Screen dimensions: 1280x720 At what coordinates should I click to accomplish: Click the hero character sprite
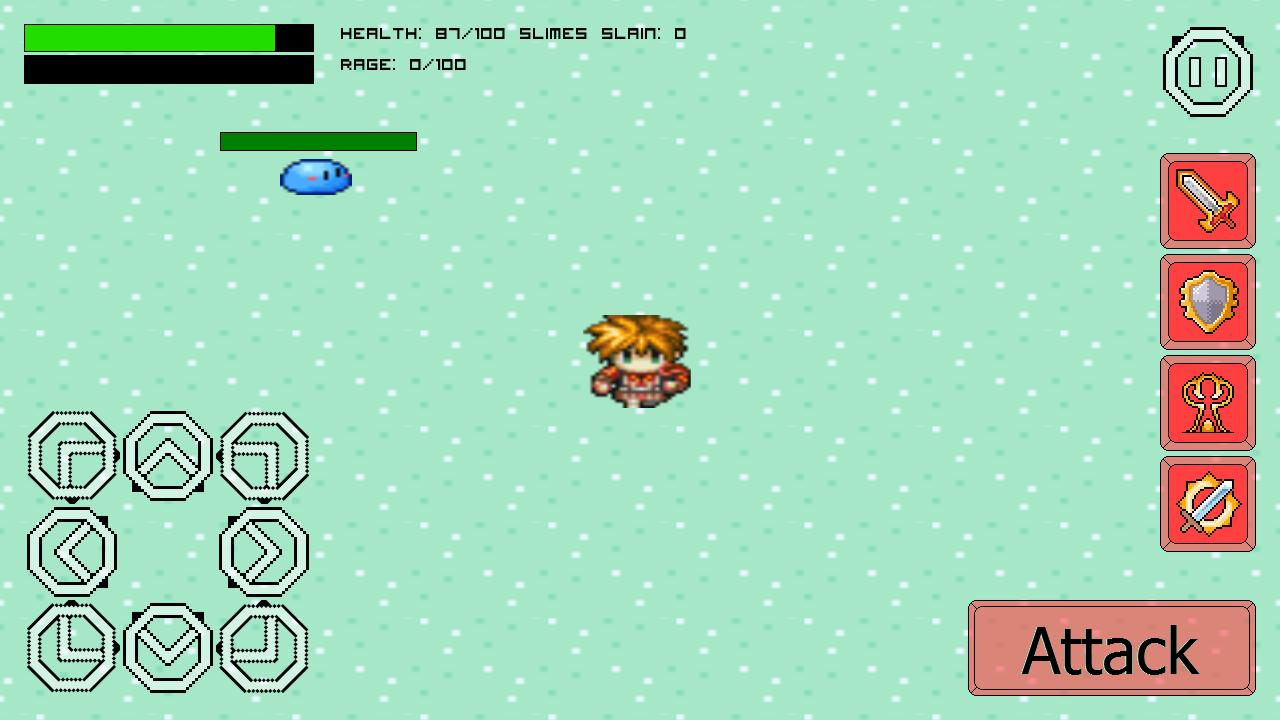click(638, 360)
